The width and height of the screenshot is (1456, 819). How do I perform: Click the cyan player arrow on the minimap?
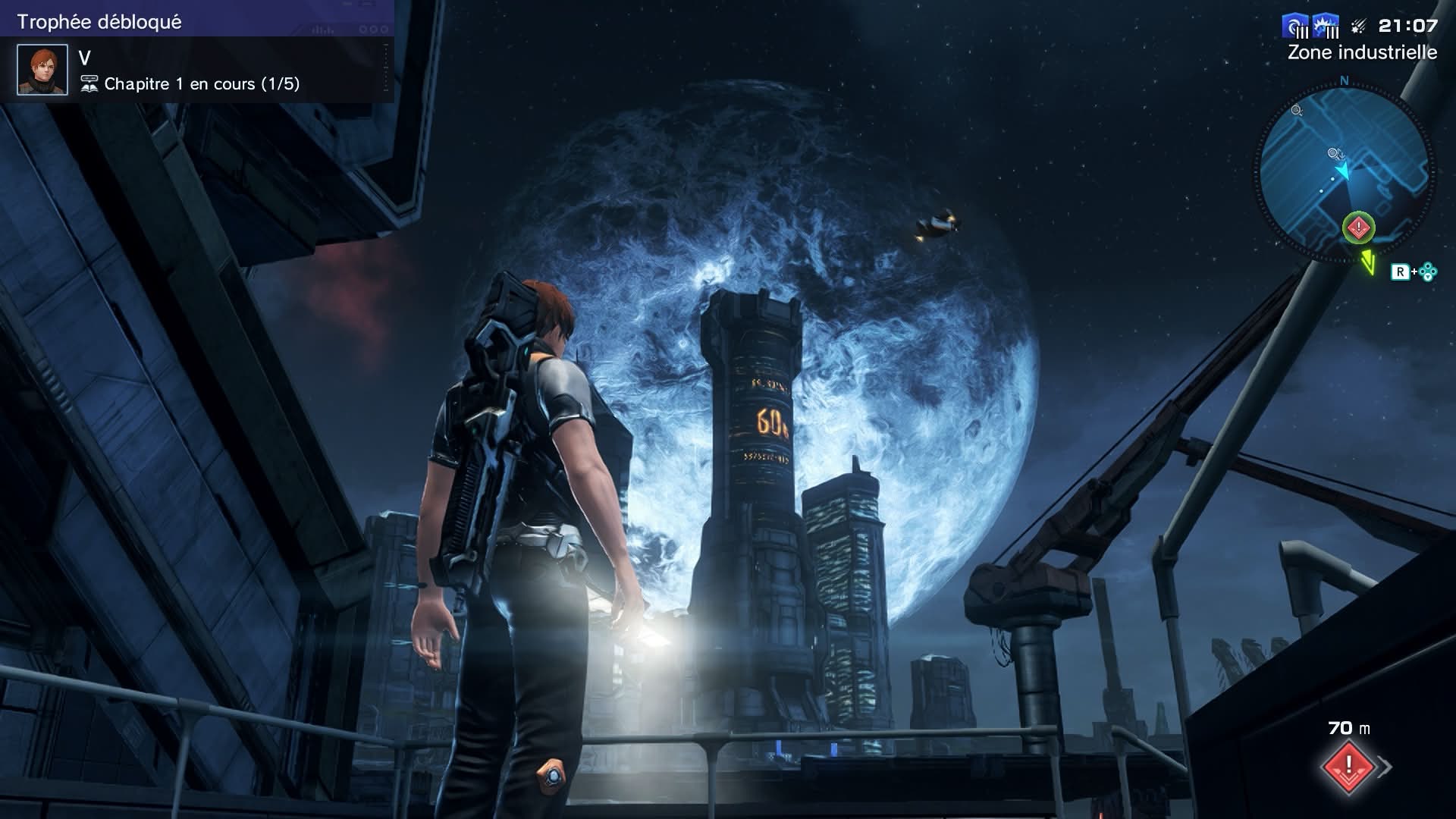(1343, 171)
